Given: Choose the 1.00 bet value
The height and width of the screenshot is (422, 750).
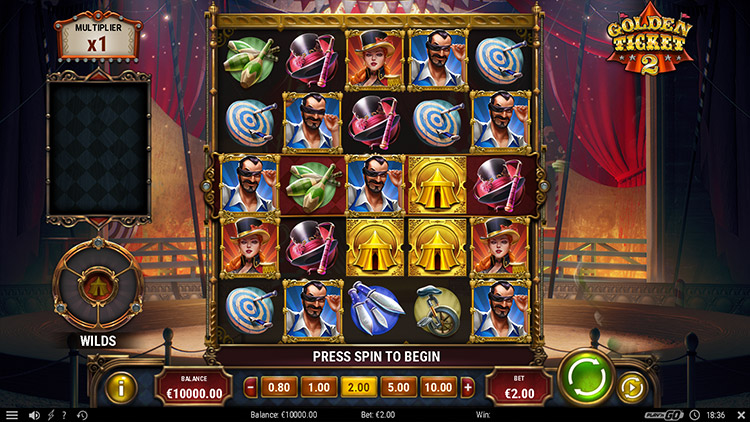Looking at the screenshot, I should tap(319, 387).
